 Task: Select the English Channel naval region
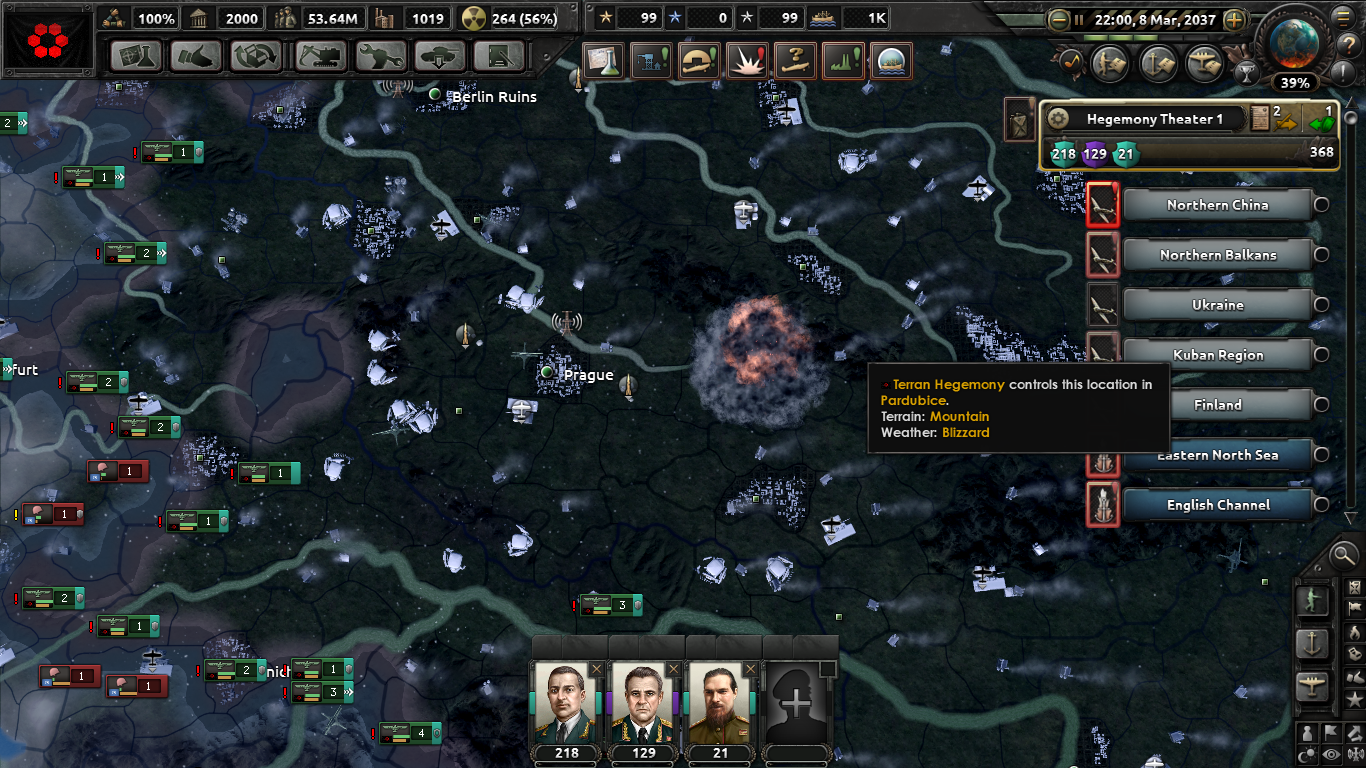[1217, 505]
